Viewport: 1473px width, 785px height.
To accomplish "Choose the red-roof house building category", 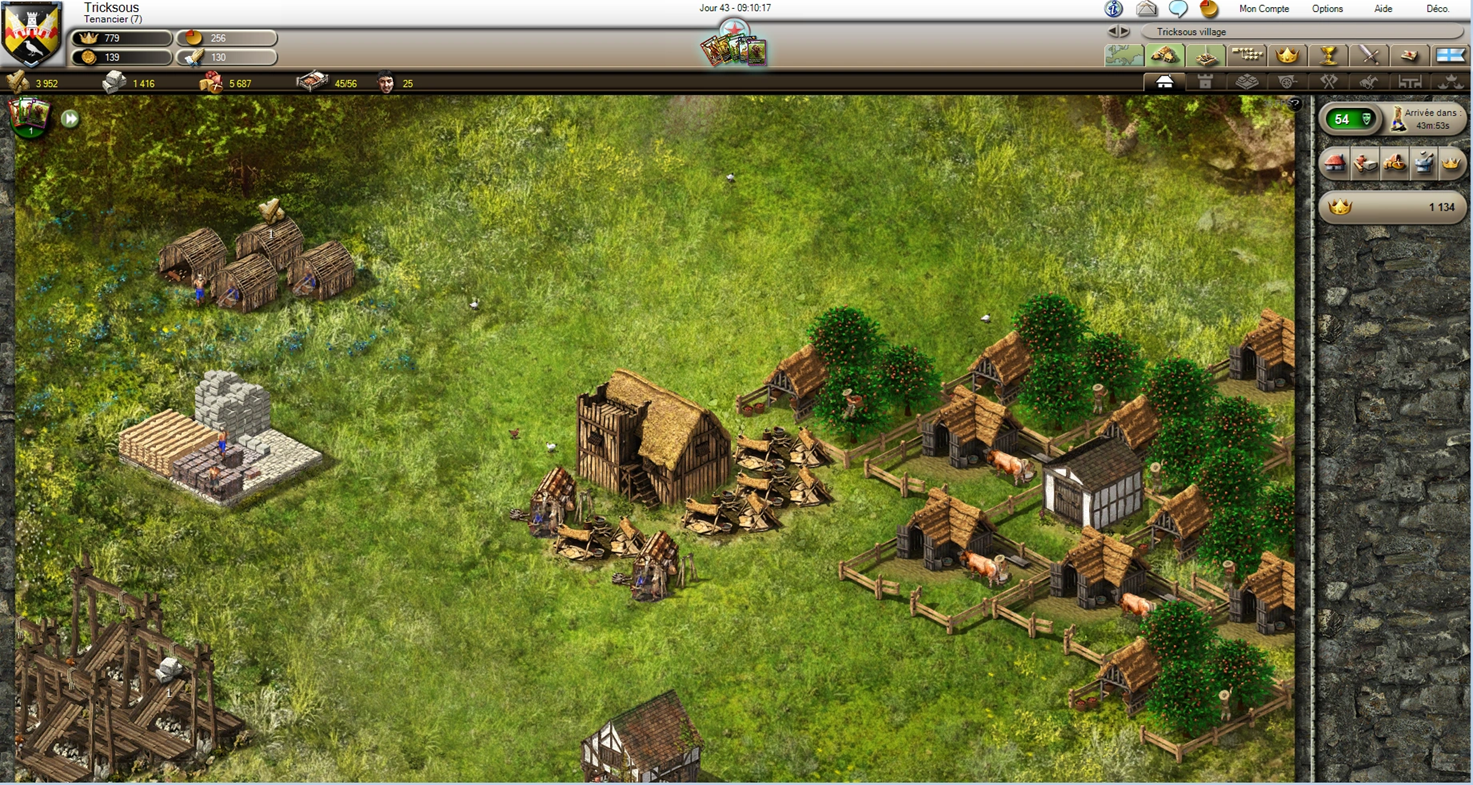I will pos(1333,163).
